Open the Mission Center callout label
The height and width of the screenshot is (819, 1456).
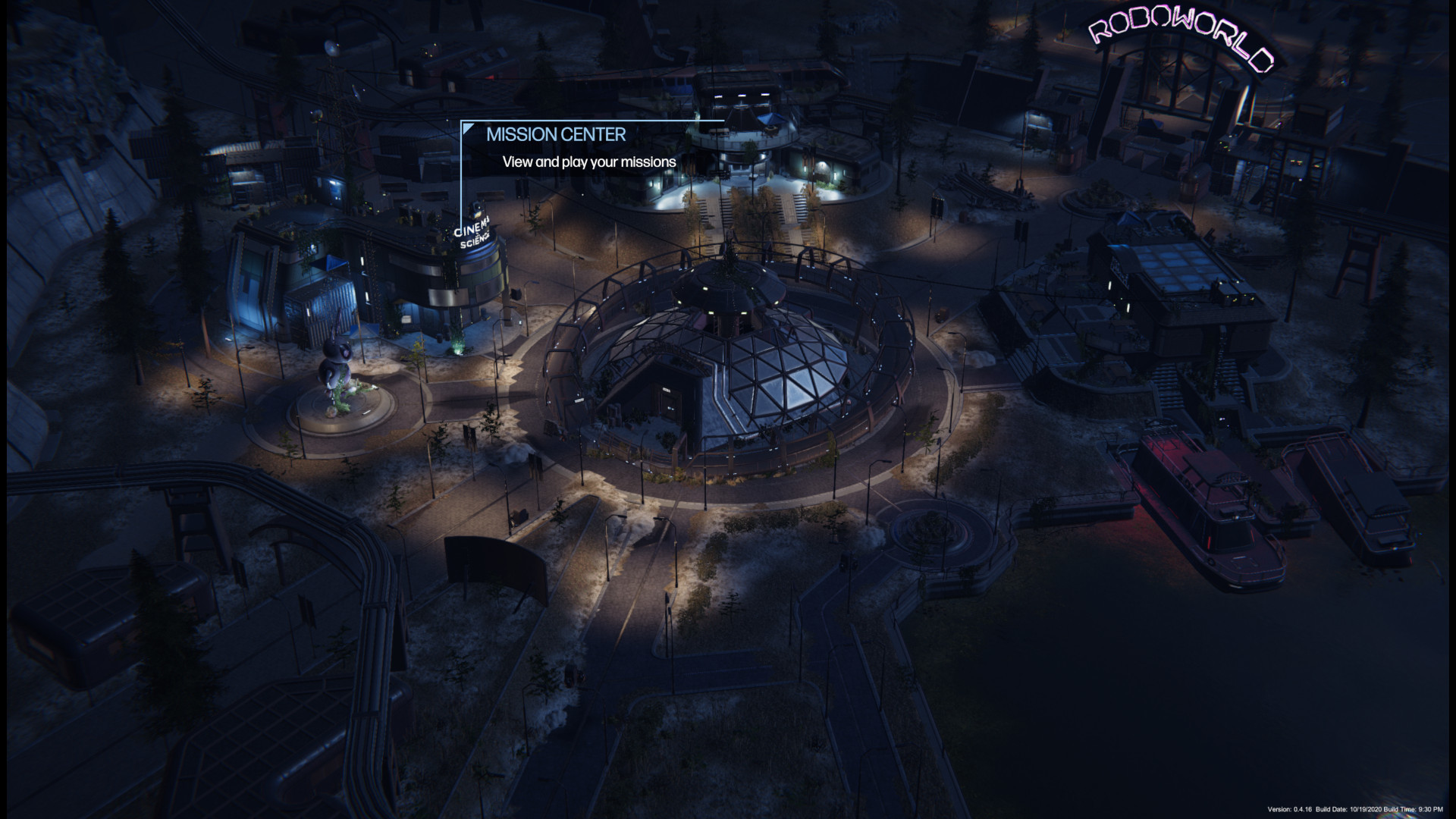[556, 135]
